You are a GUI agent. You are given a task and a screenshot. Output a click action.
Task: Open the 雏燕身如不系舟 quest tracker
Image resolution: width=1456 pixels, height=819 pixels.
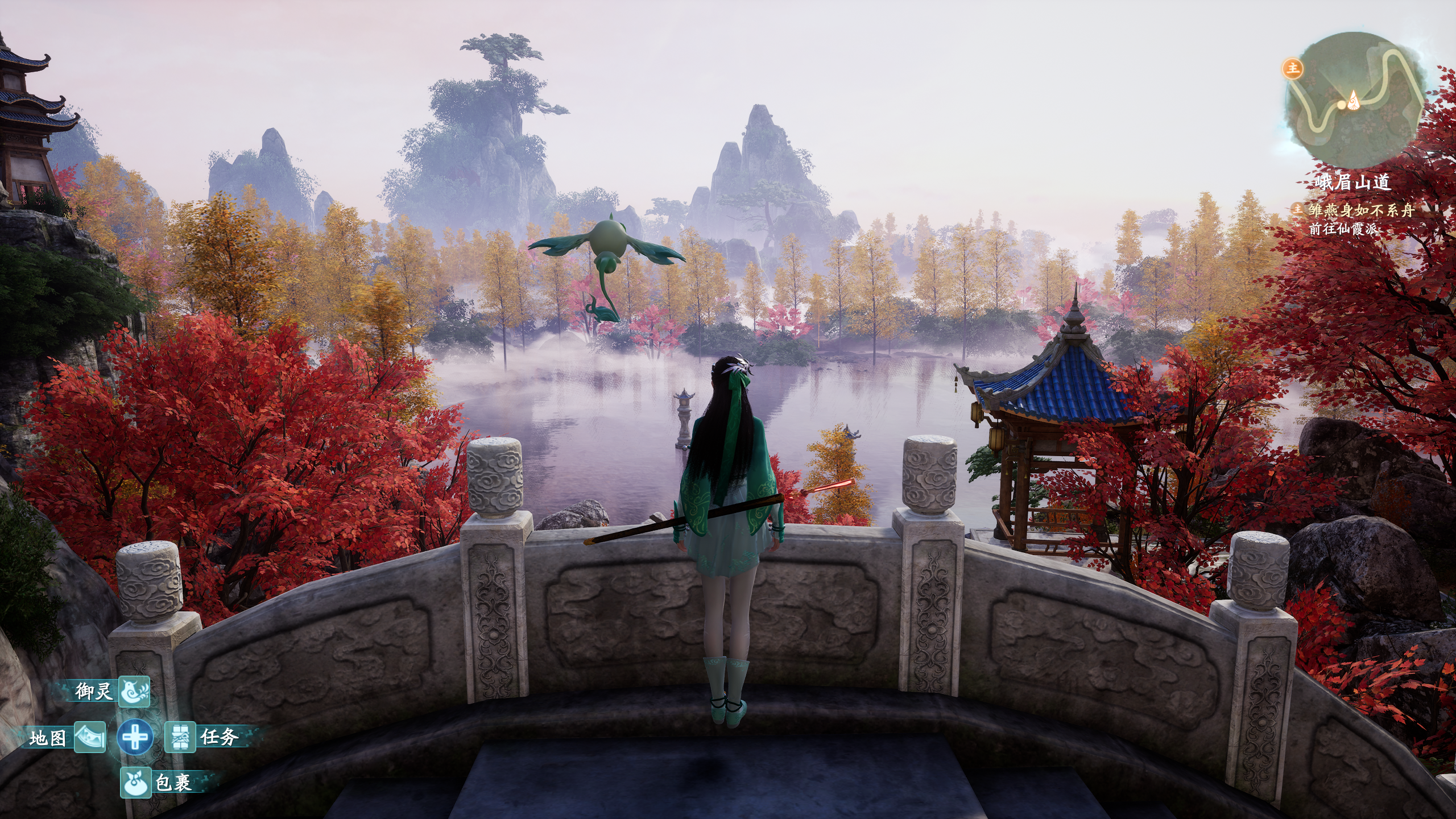point(1360,210)
